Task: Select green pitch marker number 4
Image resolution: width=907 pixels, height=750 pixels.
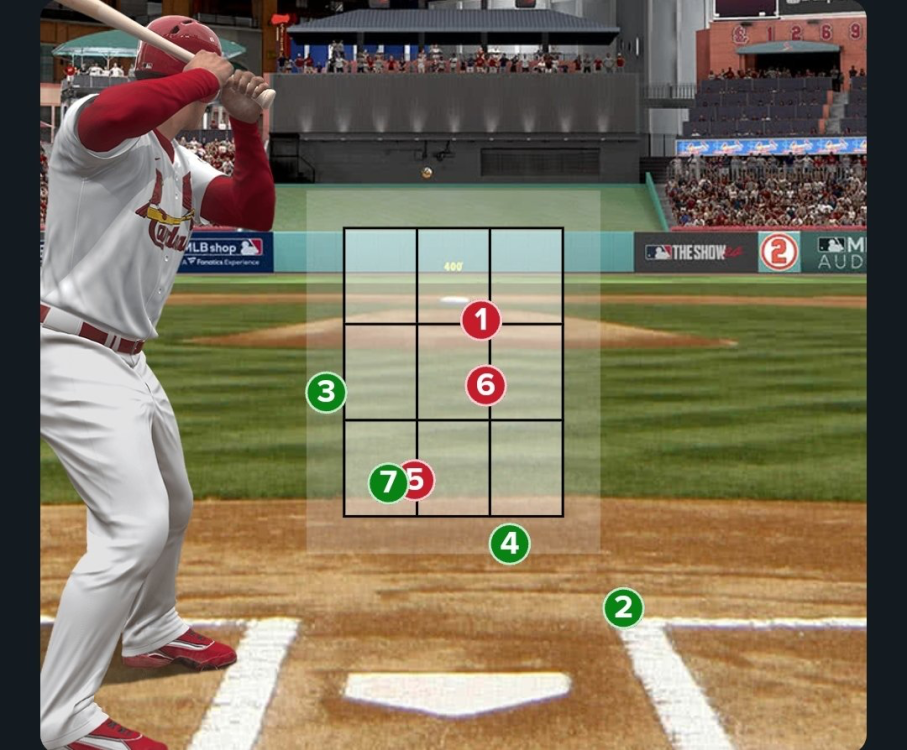Action: pos(510,544)
